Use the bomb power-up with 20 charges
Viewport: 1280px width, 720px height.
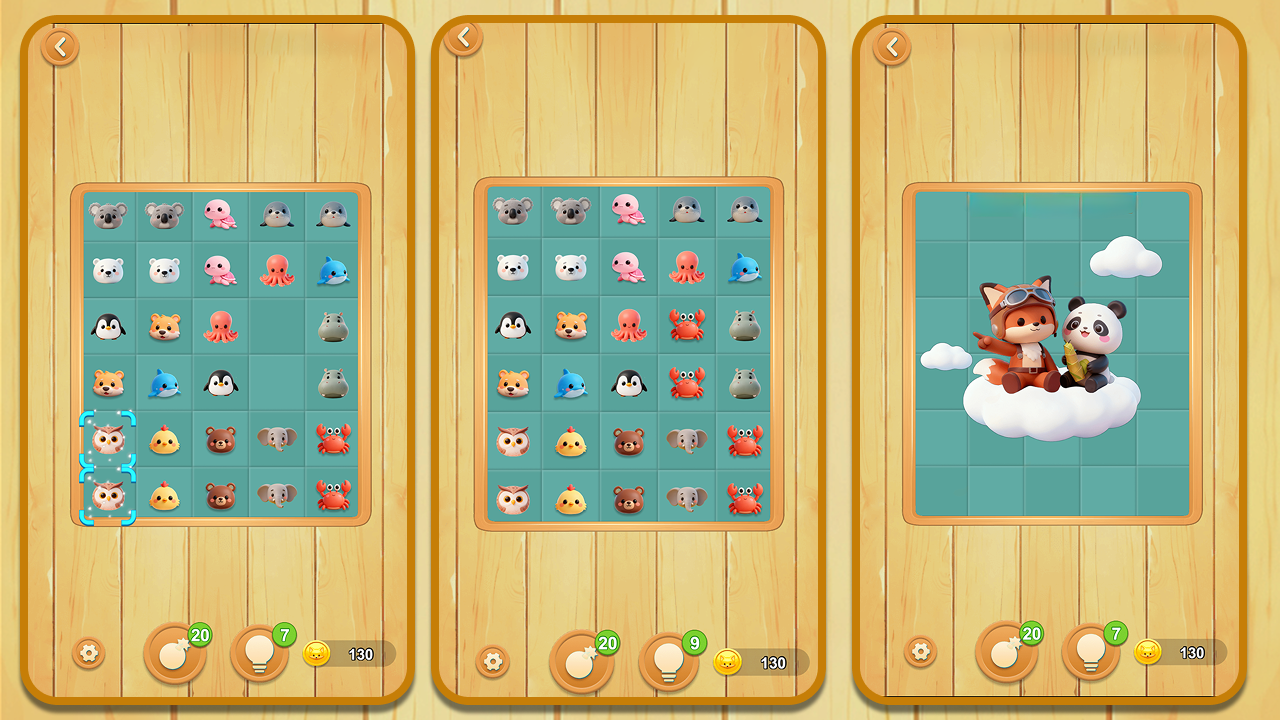[x=175, y=655]
